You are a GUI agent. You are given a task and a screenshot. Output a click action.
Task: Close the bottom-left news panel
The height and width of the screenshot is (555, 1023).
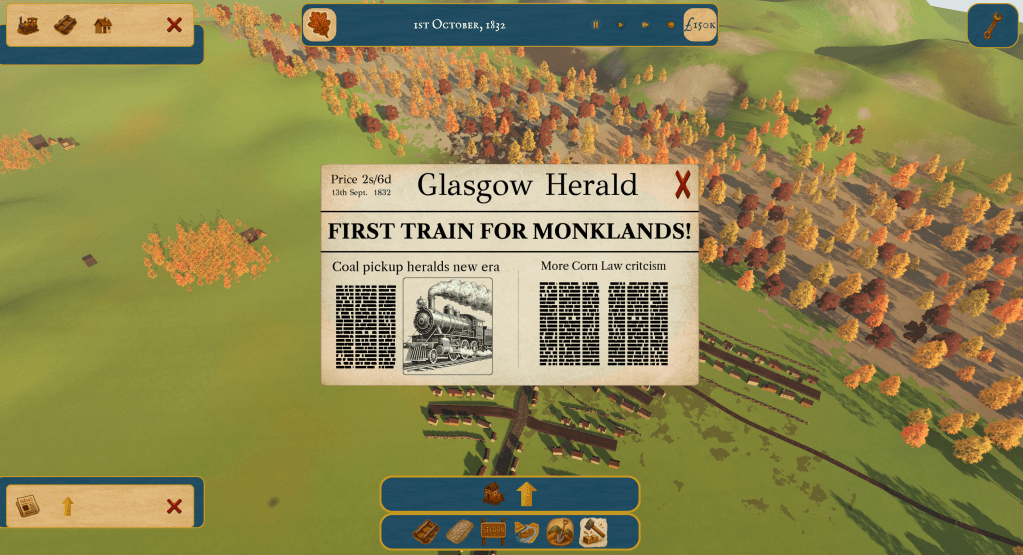(x=174, y=506)
